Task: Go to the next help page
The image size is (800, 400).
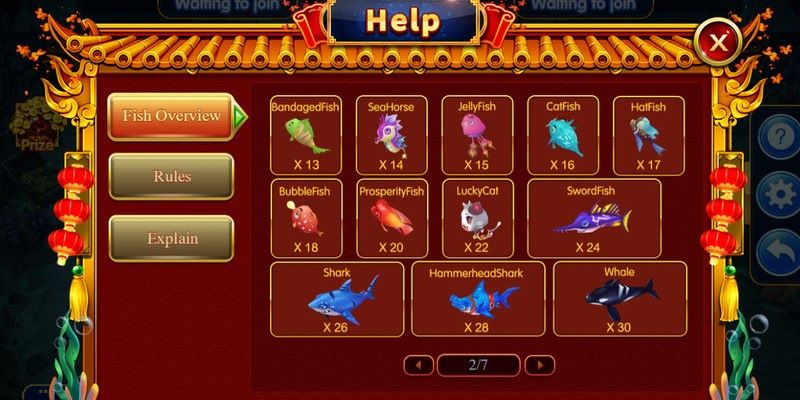Action: (540, 365)
